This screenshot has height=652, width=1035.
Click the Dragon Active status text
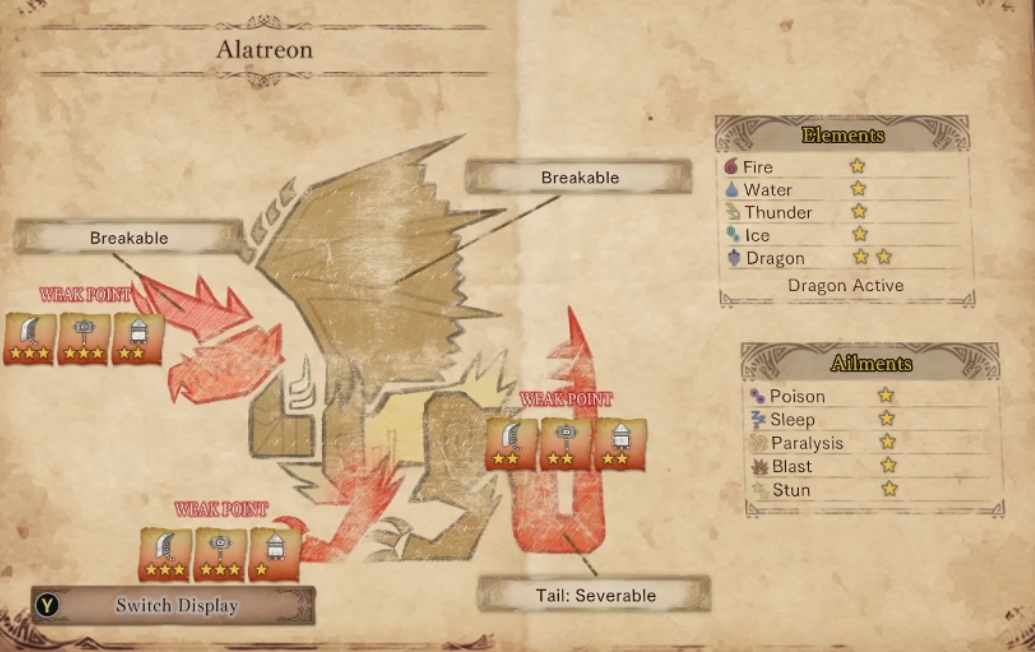pyautogui.click(x=845, y=285)
